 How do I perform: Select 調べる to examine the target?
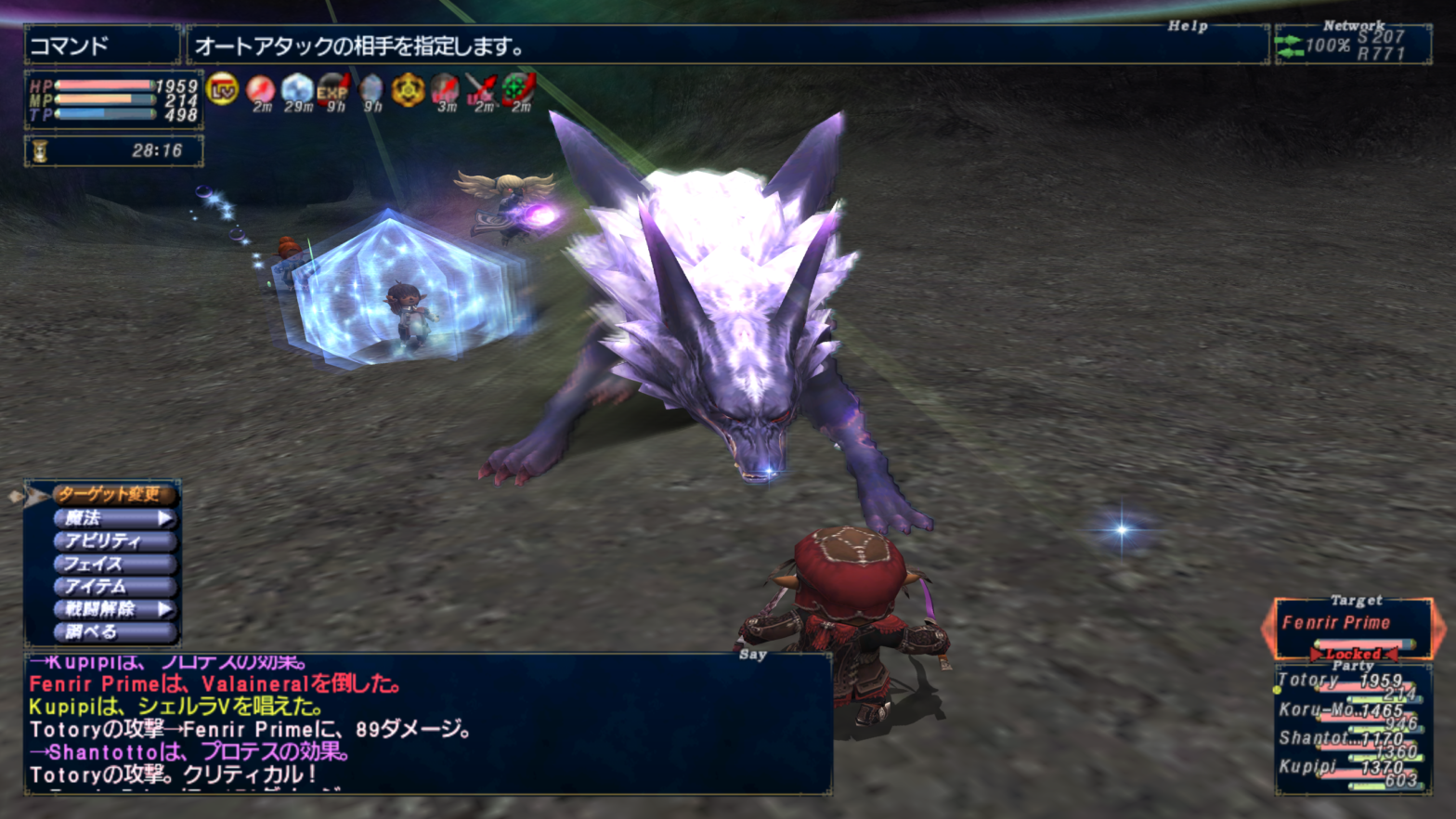click(x=113, y=632)
